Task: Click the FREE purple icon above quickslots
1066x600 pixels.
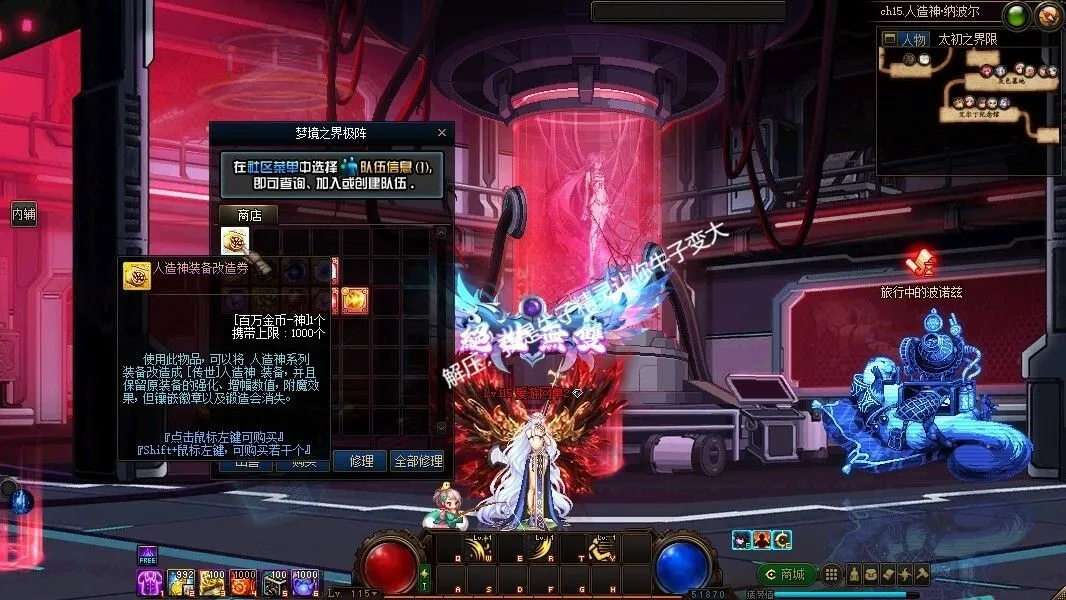Action: coord(147,557)
